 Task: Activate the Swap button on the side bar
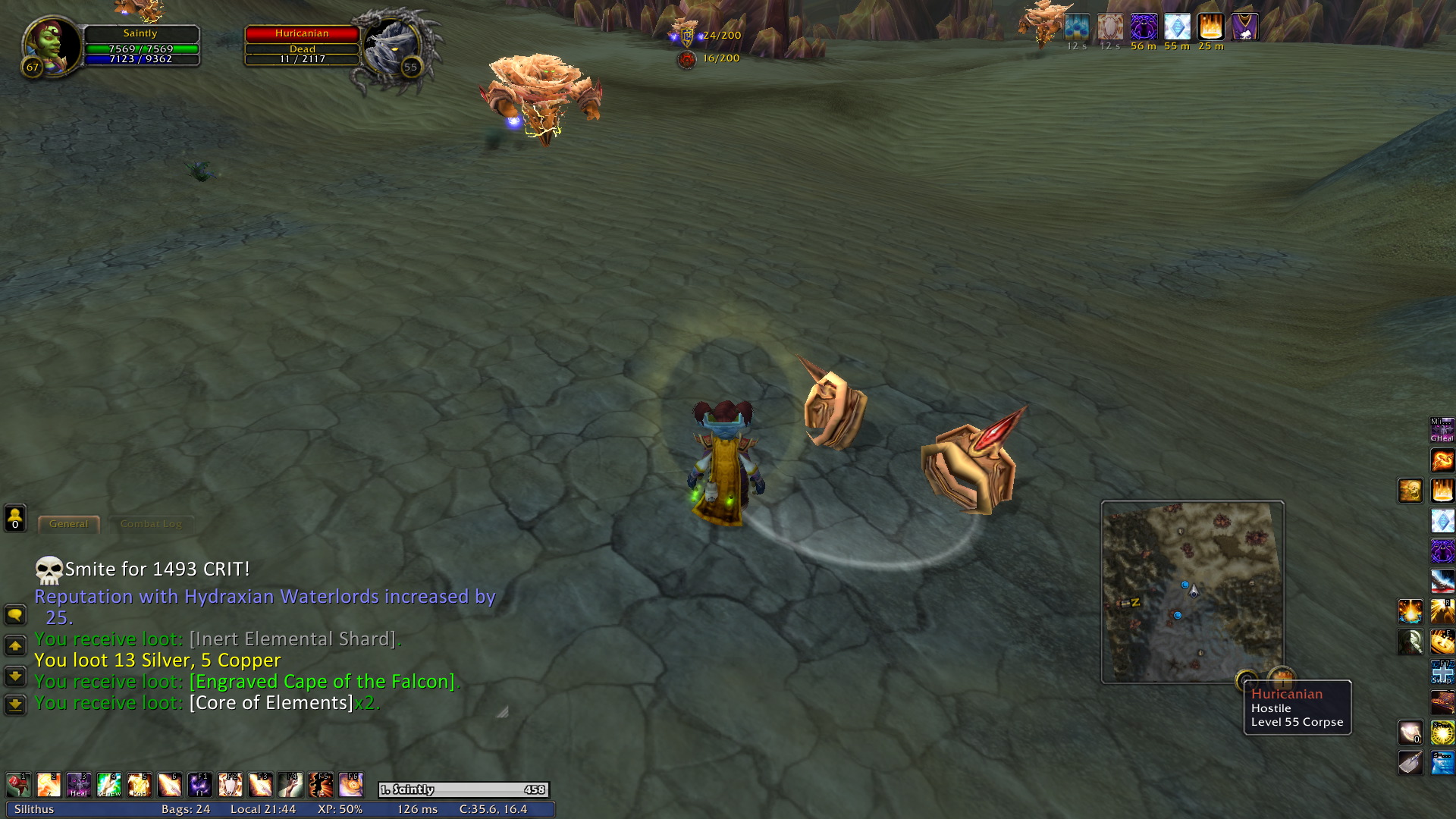pos(1442,673)
